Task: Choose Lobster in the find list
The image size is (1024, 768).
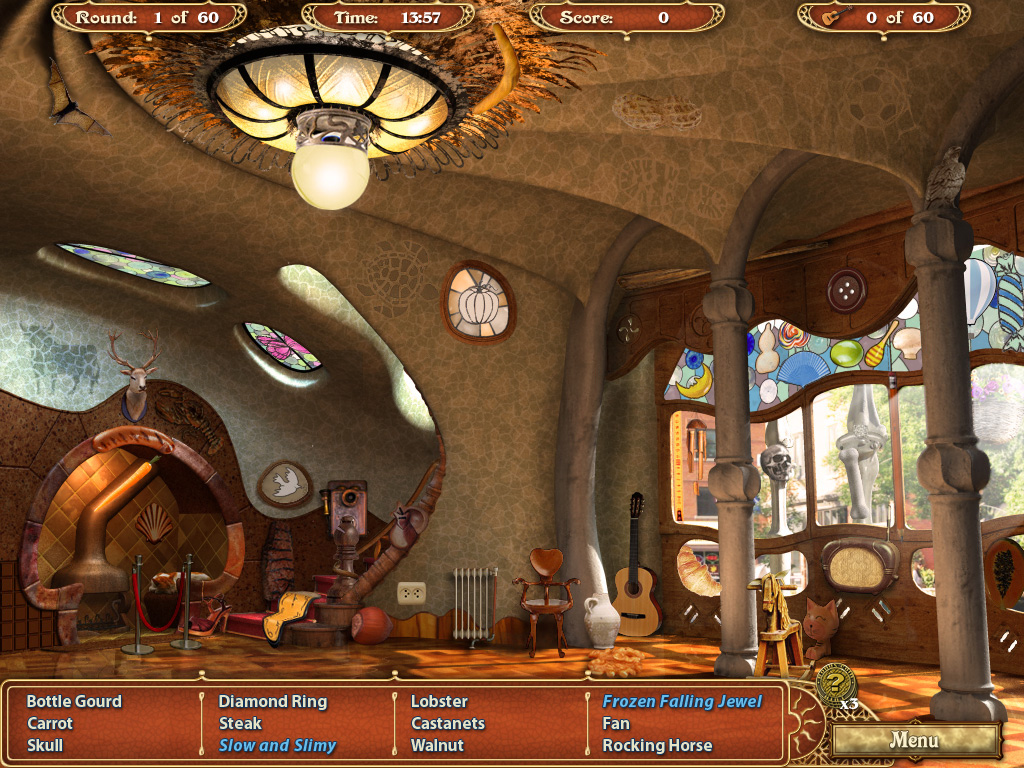Action: (439, 702)
